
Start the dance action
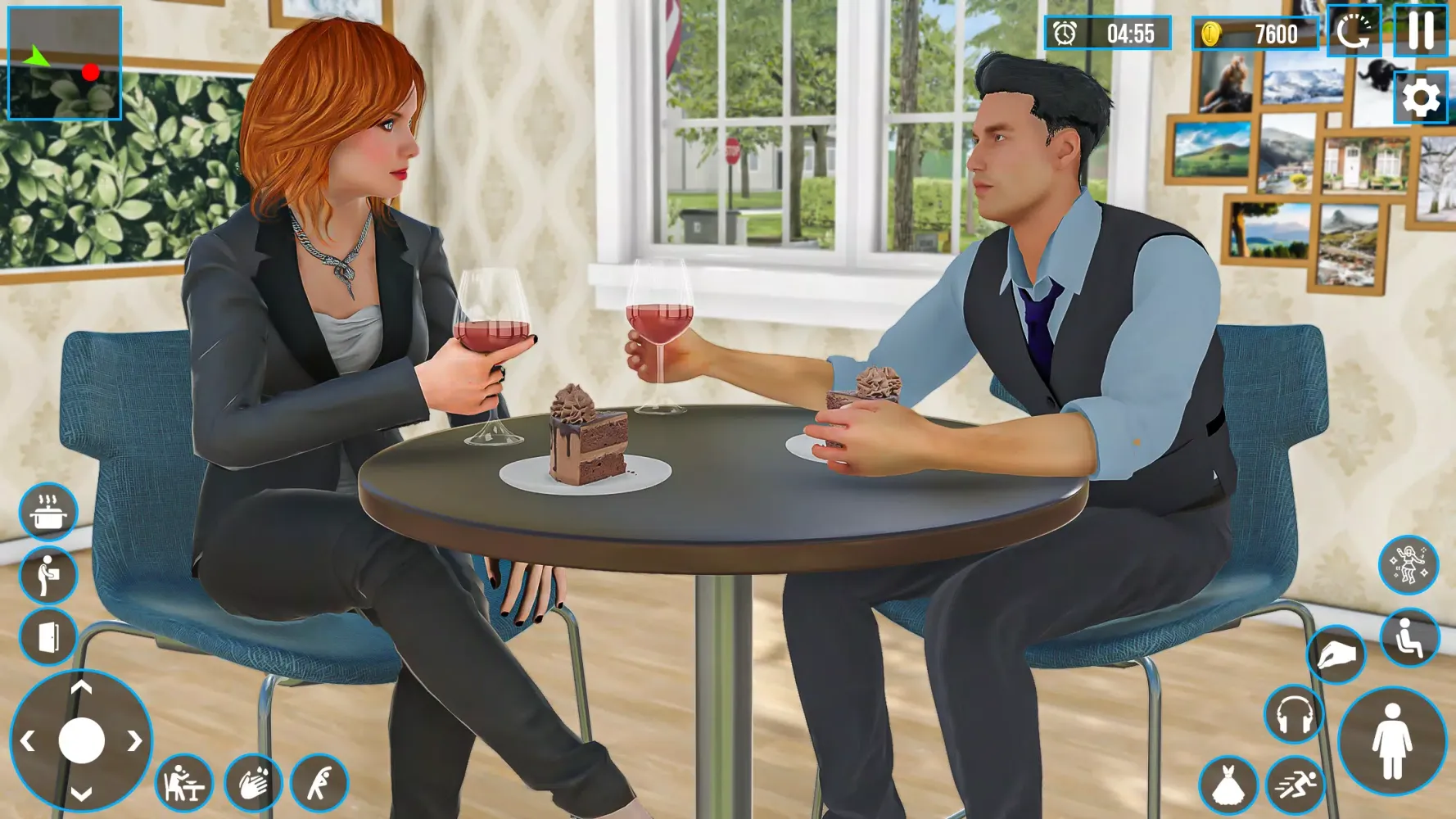point(1409,564)
